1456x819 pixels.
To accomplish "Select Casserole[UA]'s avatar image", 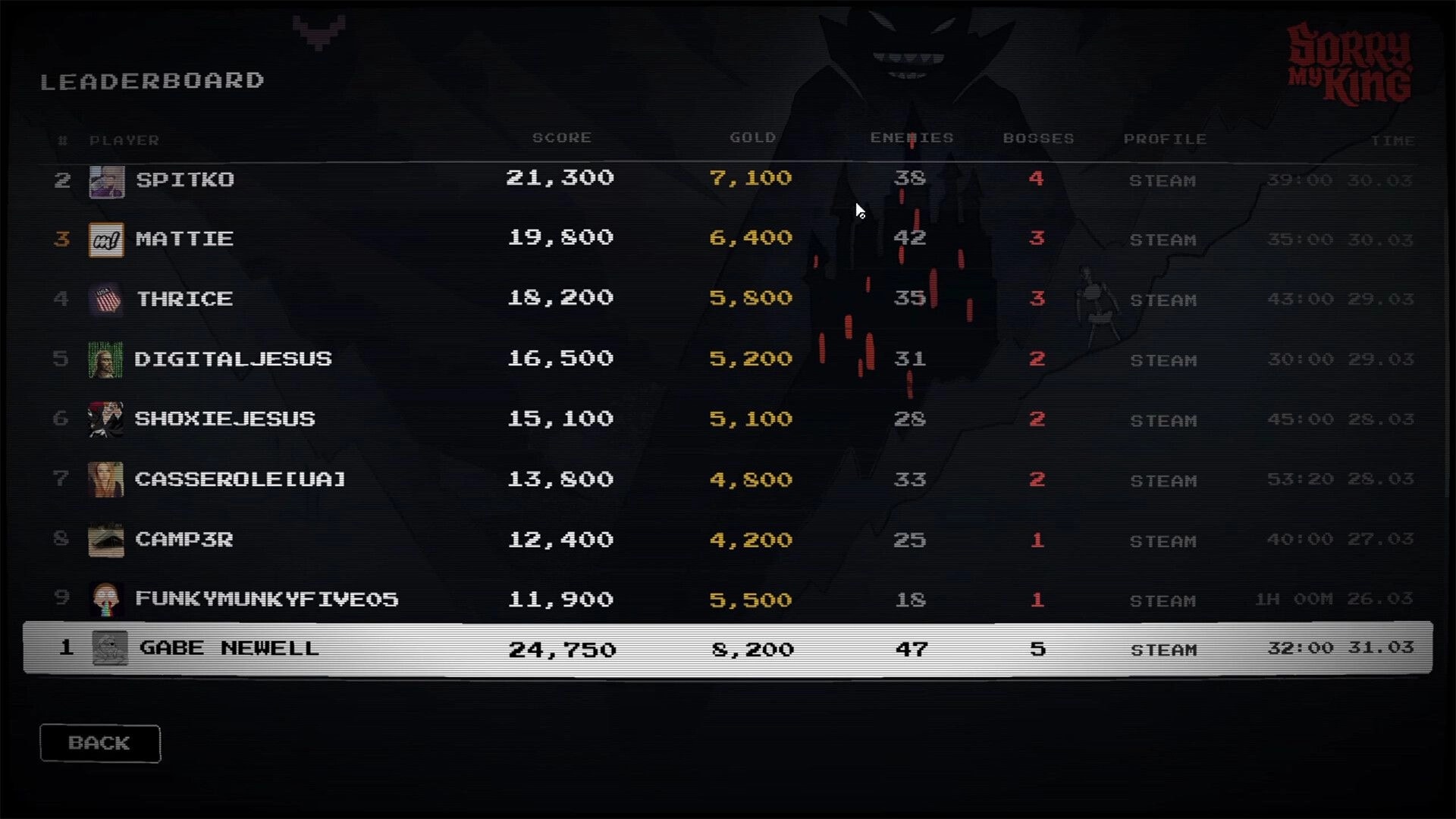I will [106, 480].
